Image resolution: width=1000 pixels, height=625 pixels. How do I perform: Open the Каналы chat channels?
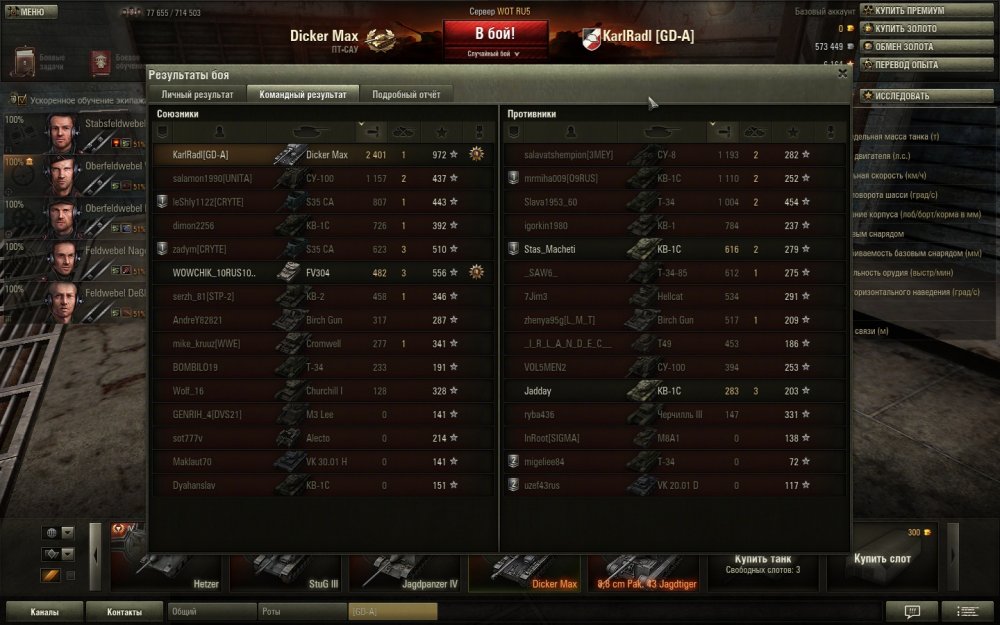pos(44,611)
